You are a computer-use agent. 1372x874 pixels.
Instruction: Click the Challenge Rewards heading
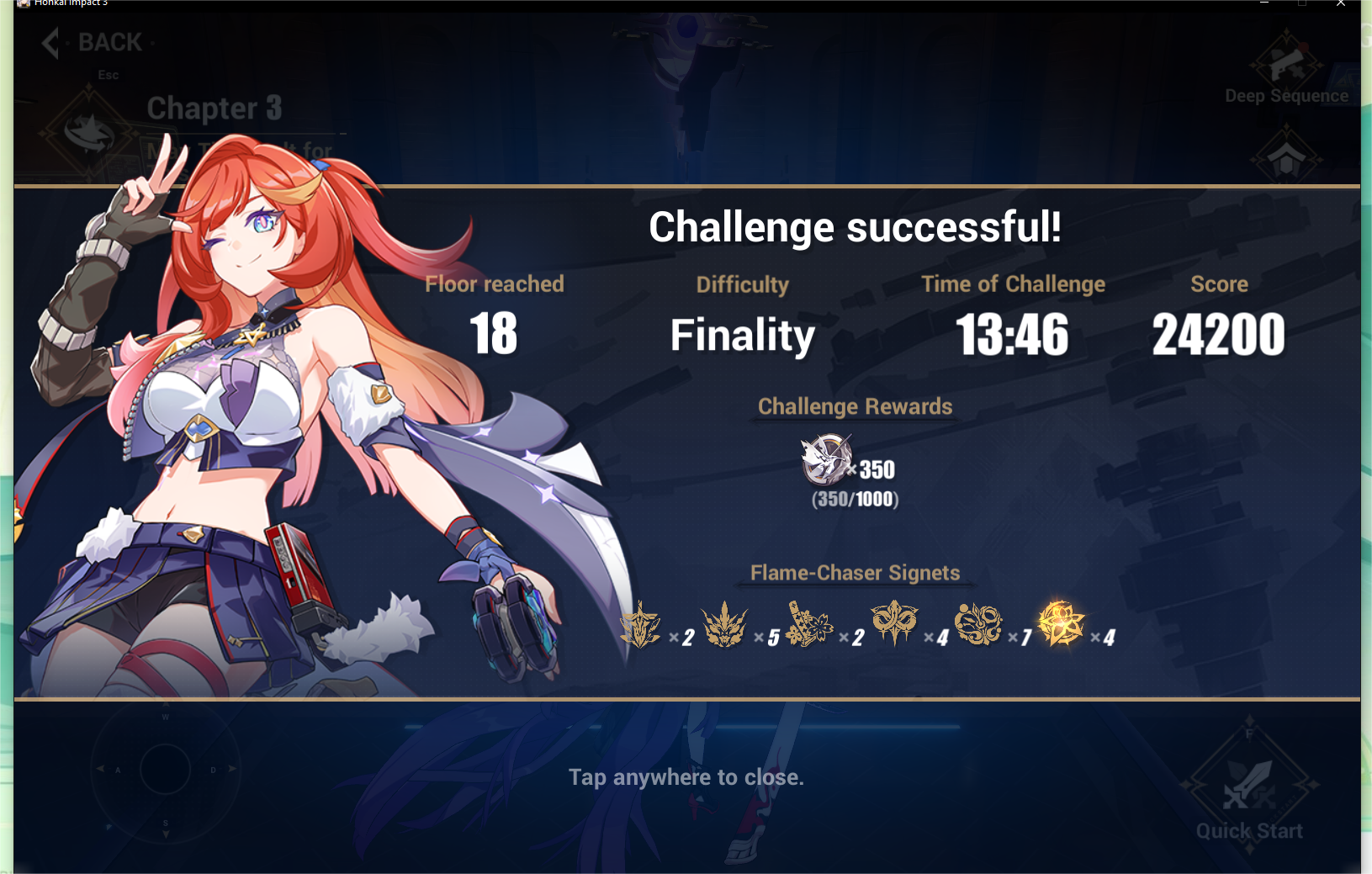point(855,406)
